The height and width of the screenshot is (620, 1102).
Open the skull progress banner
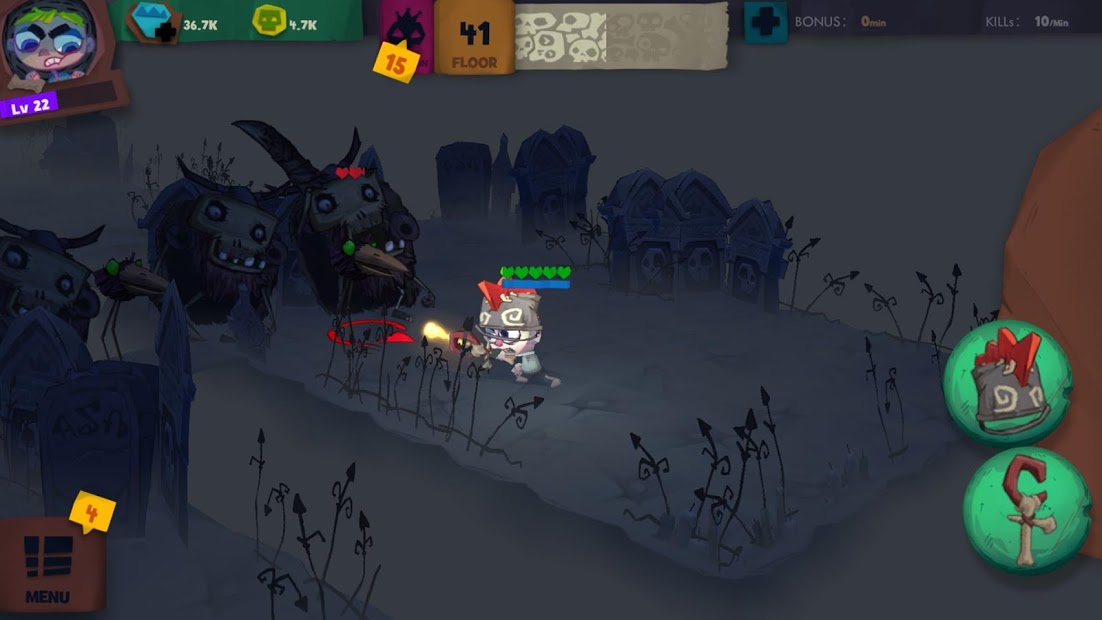point(620,37)
